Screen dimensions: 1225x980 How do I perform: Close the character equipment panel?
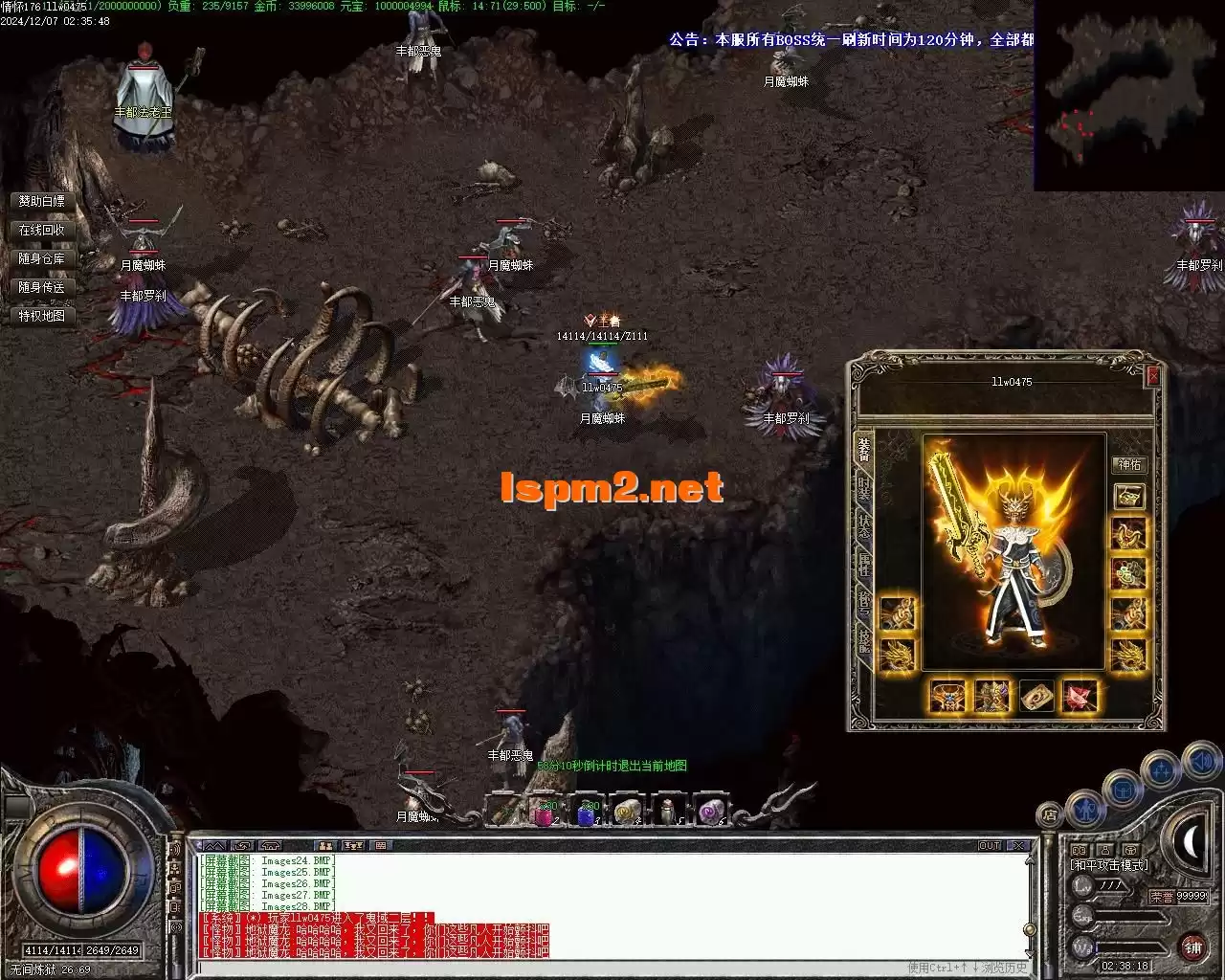point(1153,376)
